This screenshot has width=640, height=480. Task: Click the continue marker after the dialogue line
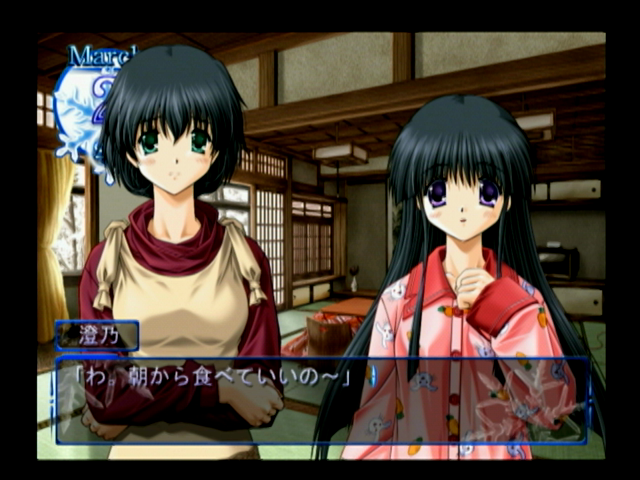(x=372, y=377)
